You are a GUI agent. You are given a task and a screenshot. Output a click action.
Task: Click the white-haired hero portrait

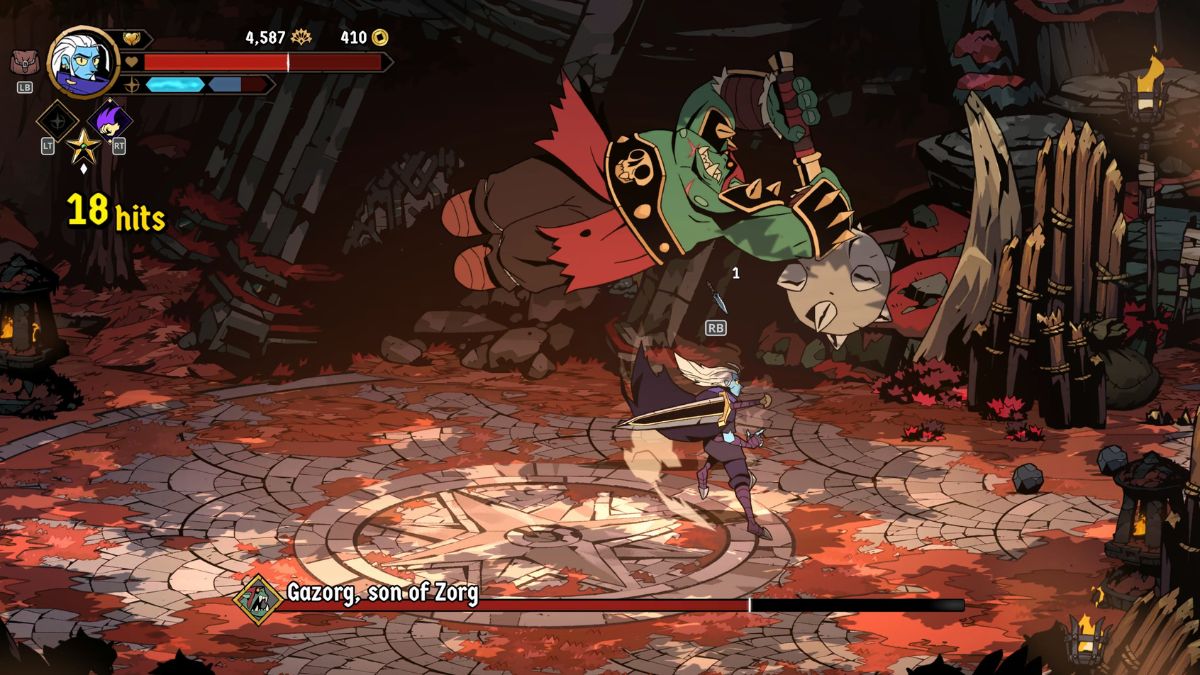pos(83,61)
